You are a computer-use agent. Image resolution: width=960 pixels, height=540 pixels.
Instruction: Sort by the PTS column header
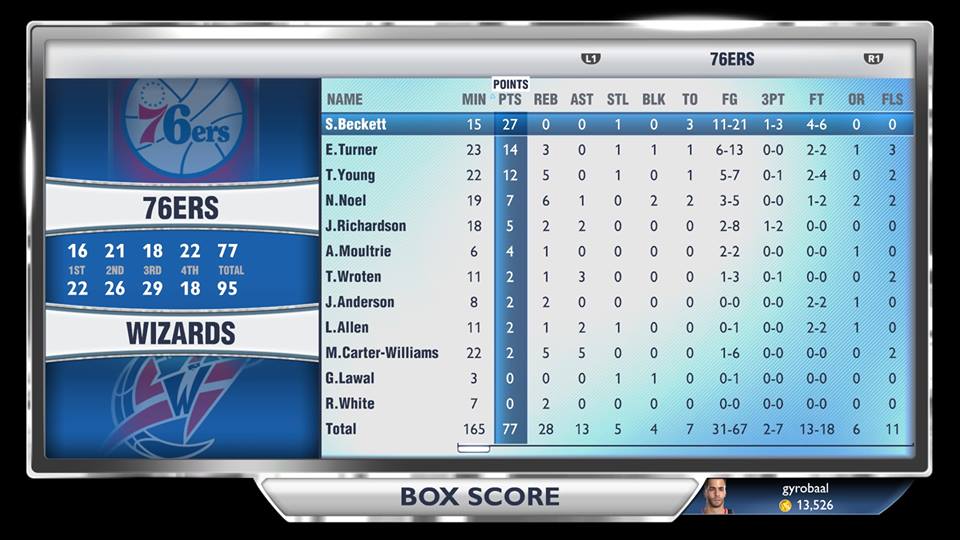[510, 99]
